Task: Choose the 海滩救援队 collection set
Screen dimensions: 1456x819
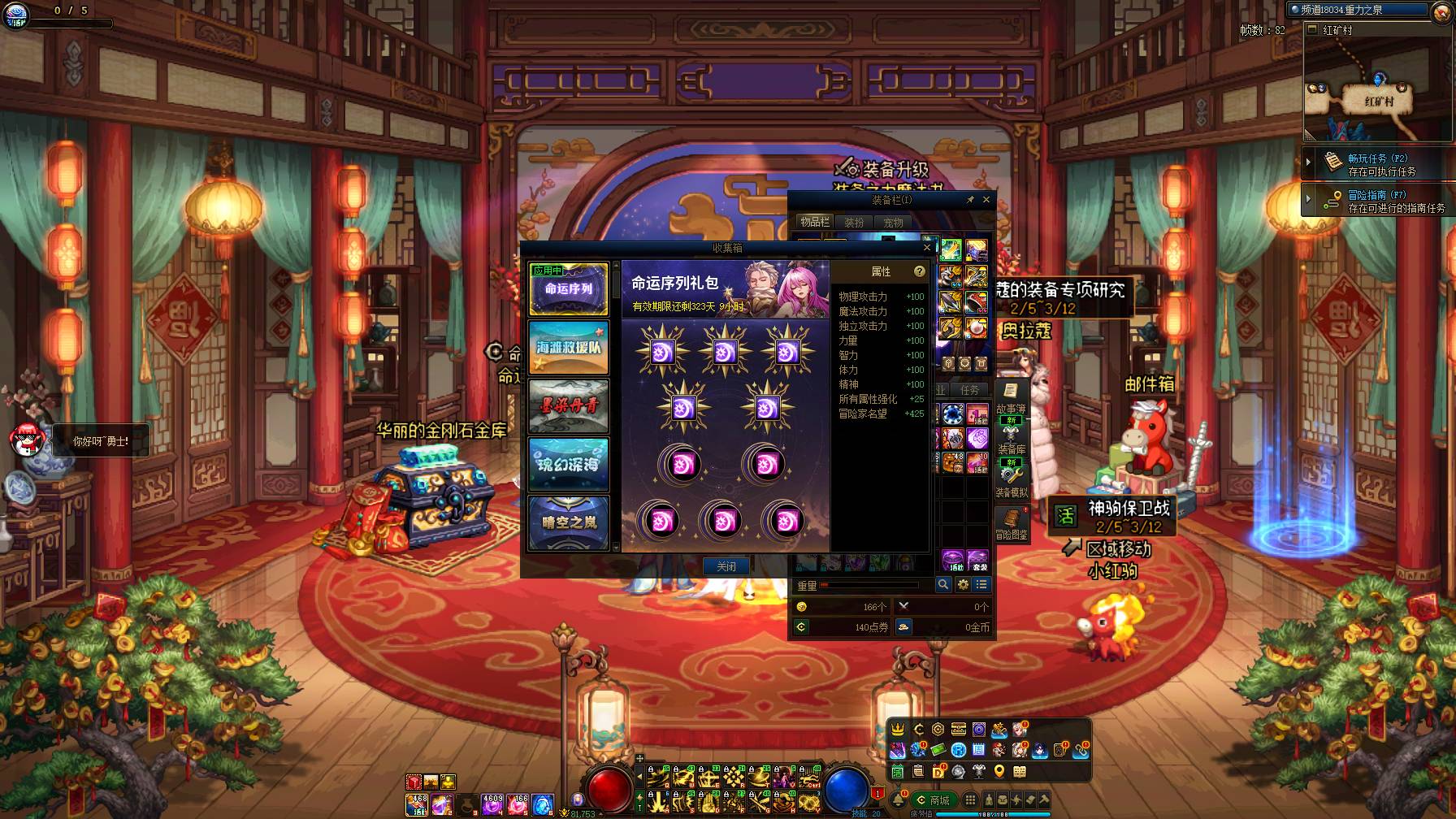Action: 568,347
